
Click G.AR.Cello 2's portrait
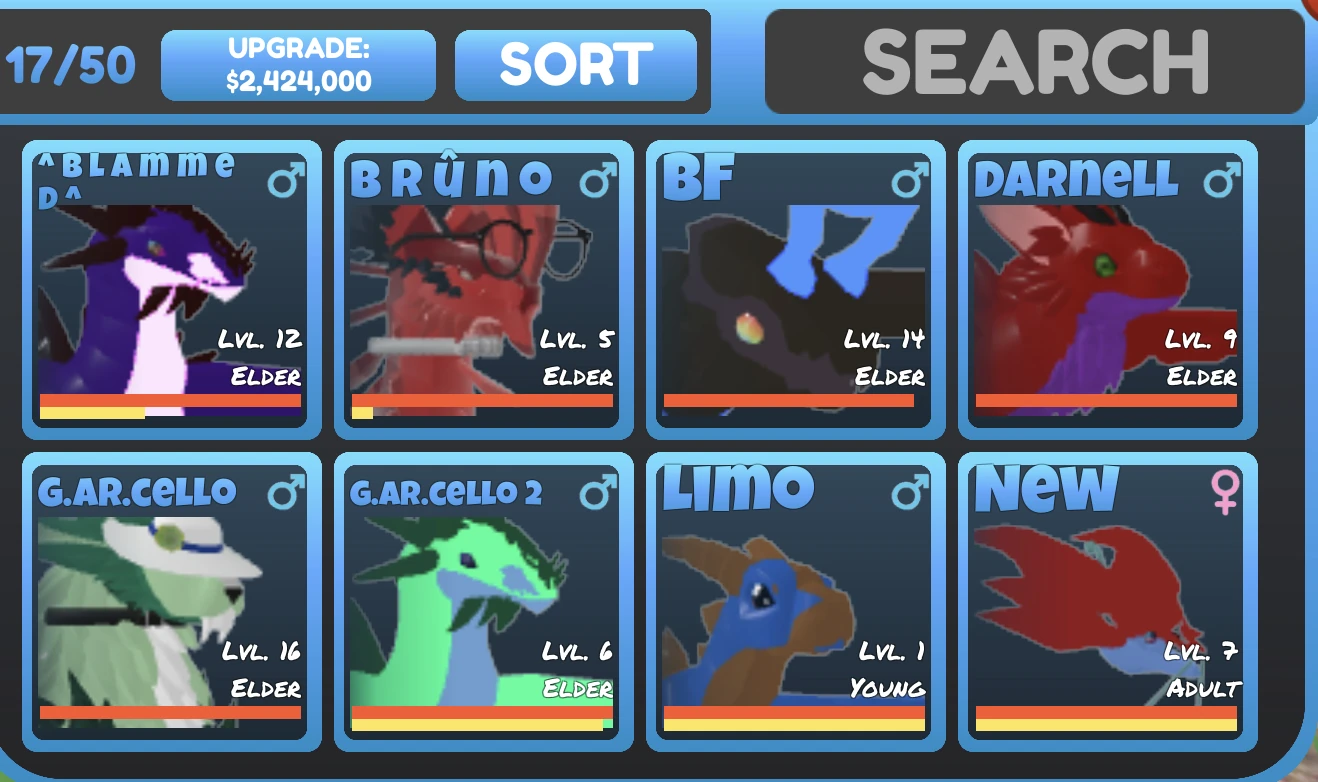click(x=481, y=600)
